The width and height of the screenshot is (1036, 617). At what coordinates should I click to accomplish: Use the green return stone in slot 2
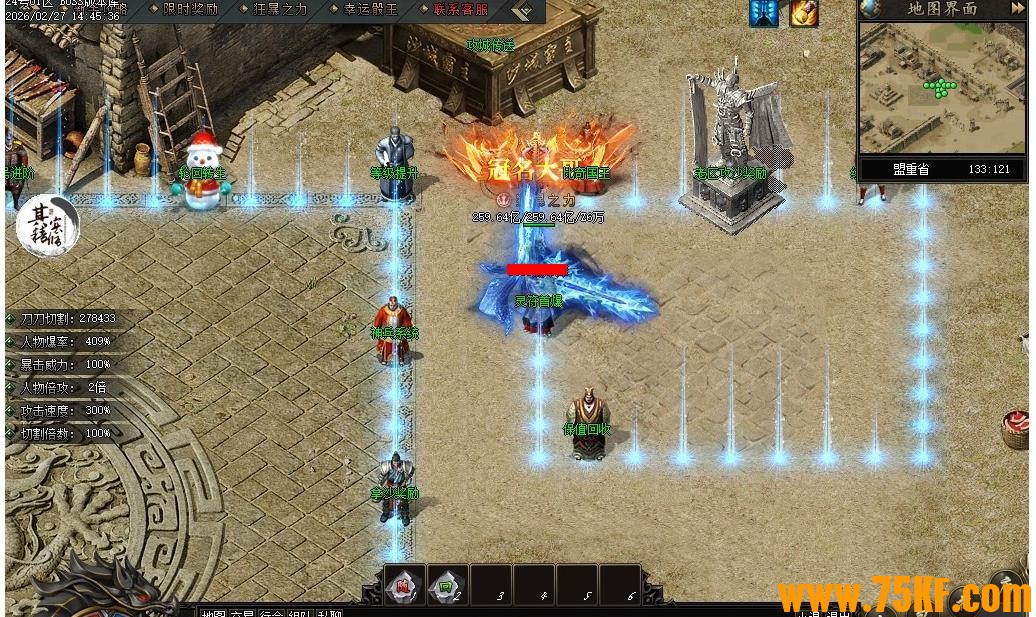point(446,586)
